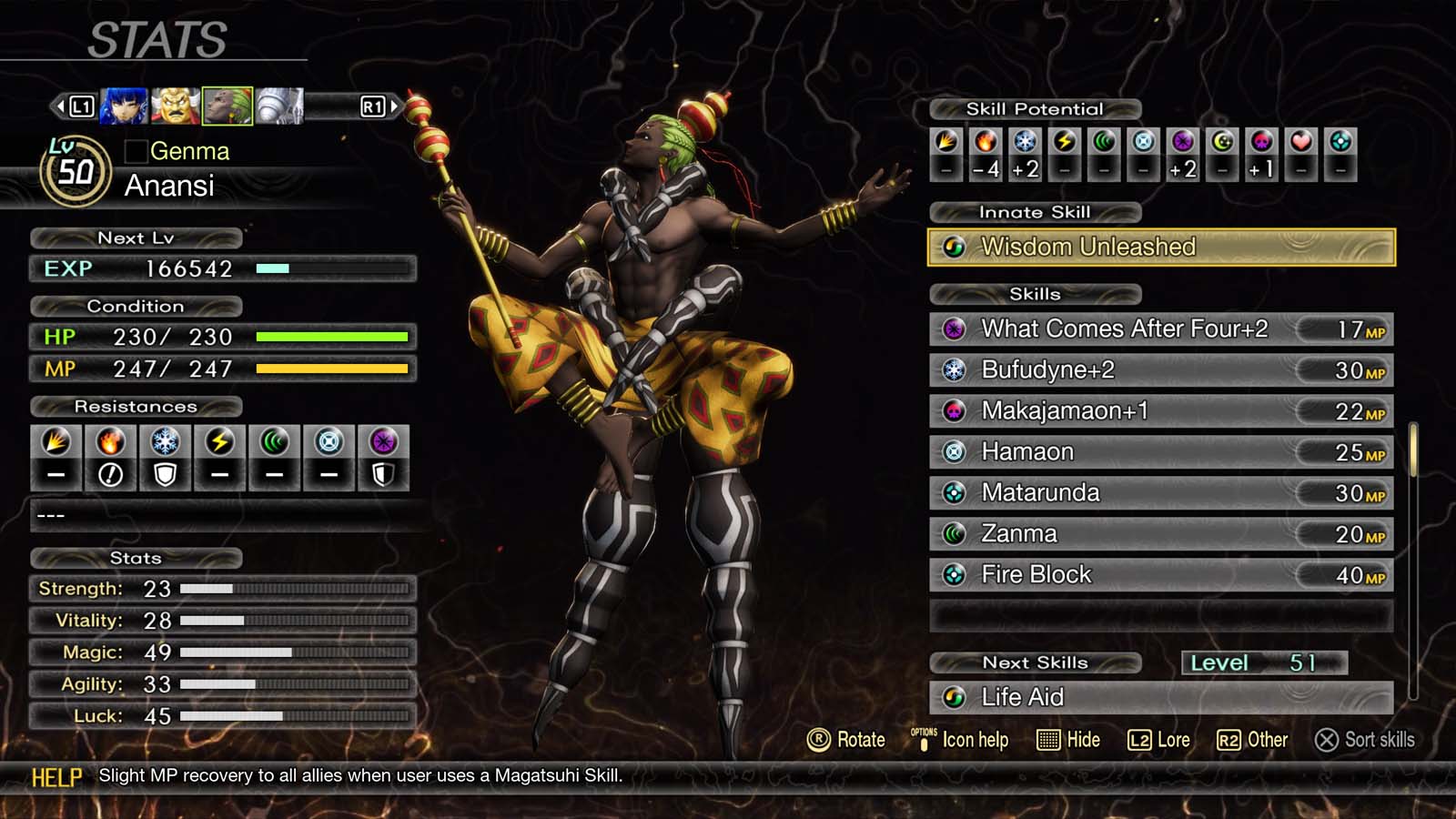Toggle the Genma race checkbox beside the name
1456x819 pixels.
[x=135, y=151]
